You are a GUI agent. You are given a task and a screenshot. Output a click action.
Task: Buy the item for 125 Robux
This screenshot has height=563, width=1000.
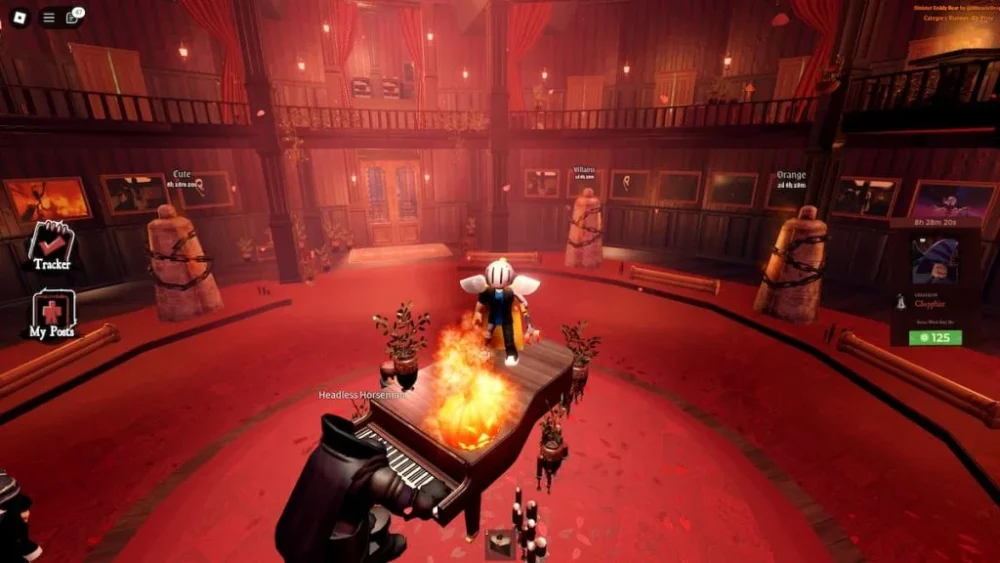[x=935, y=337]
